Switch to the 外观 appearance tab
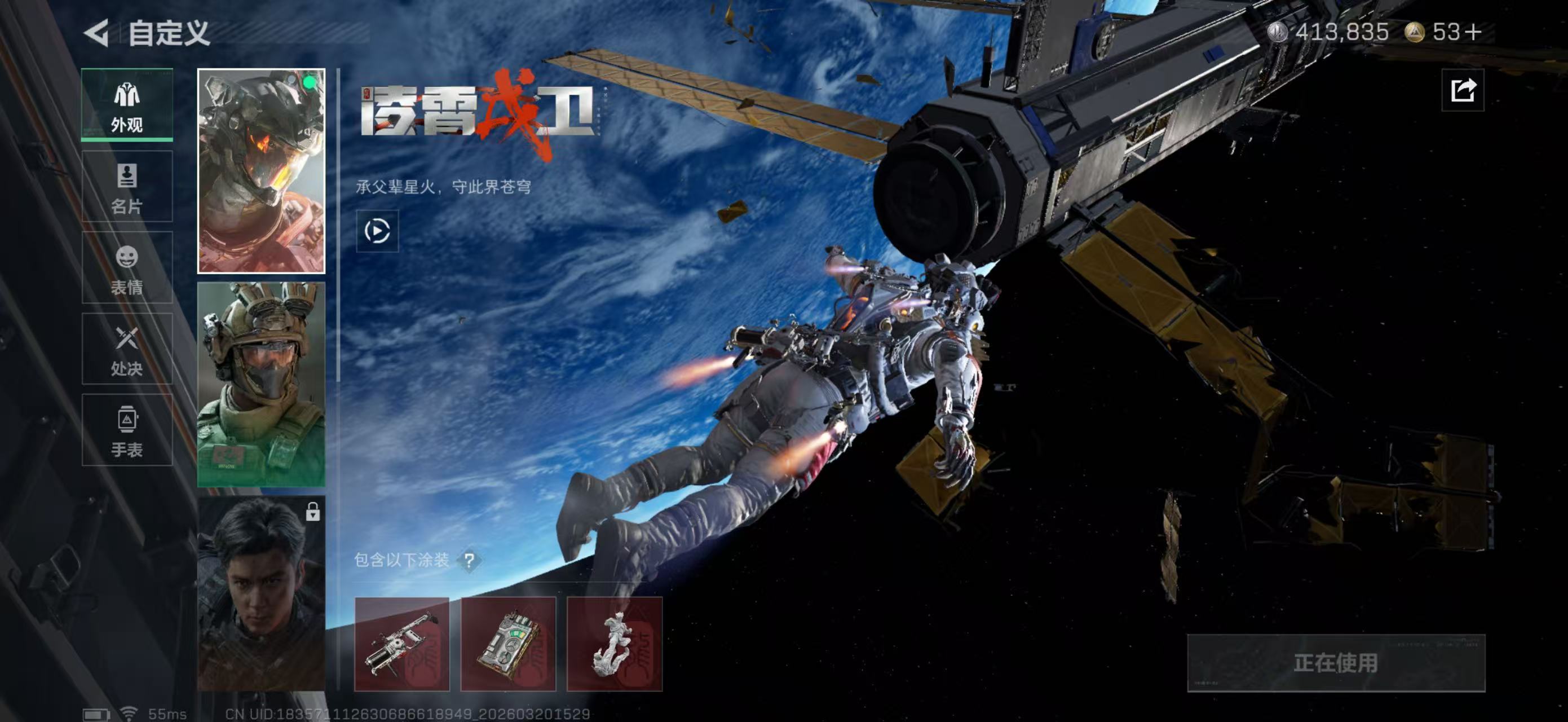Viewport: 1568px width, 722px height. click(127, 105)
